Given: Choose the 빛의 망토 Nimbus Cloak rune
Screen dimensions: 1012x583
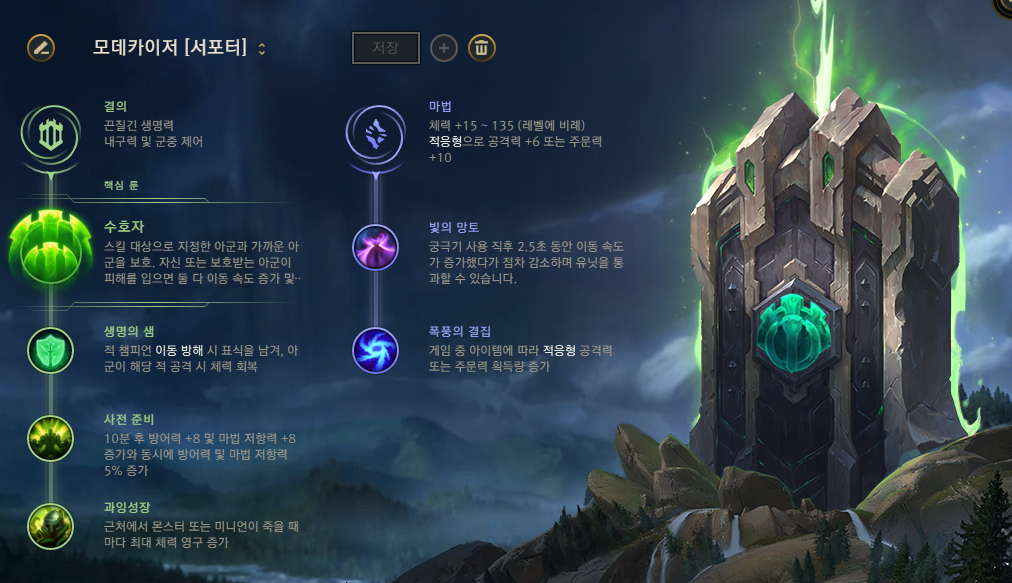Looking at the screenshot, I should [x=375, y=247].
